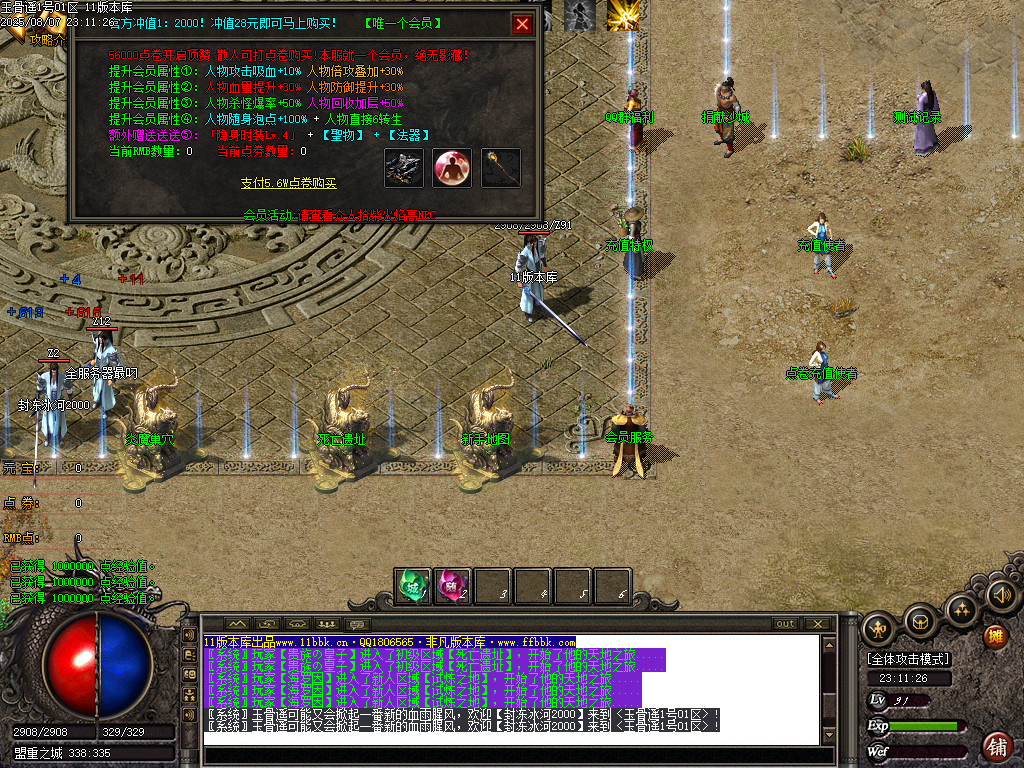Click the chat window 'out' button

tap(786, 624)
